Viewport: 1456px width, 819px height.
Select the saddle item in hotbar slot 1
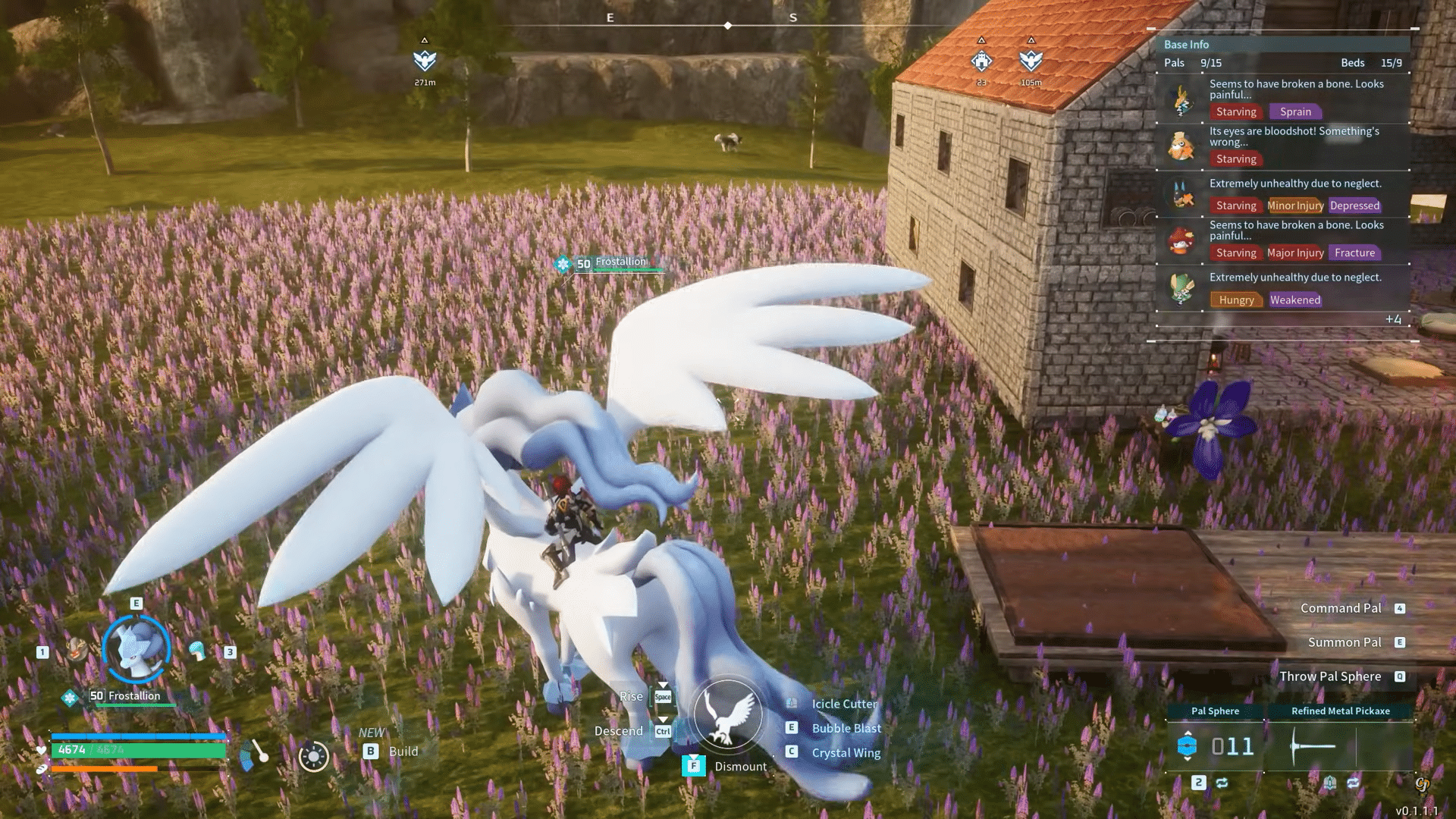[77, 651]
